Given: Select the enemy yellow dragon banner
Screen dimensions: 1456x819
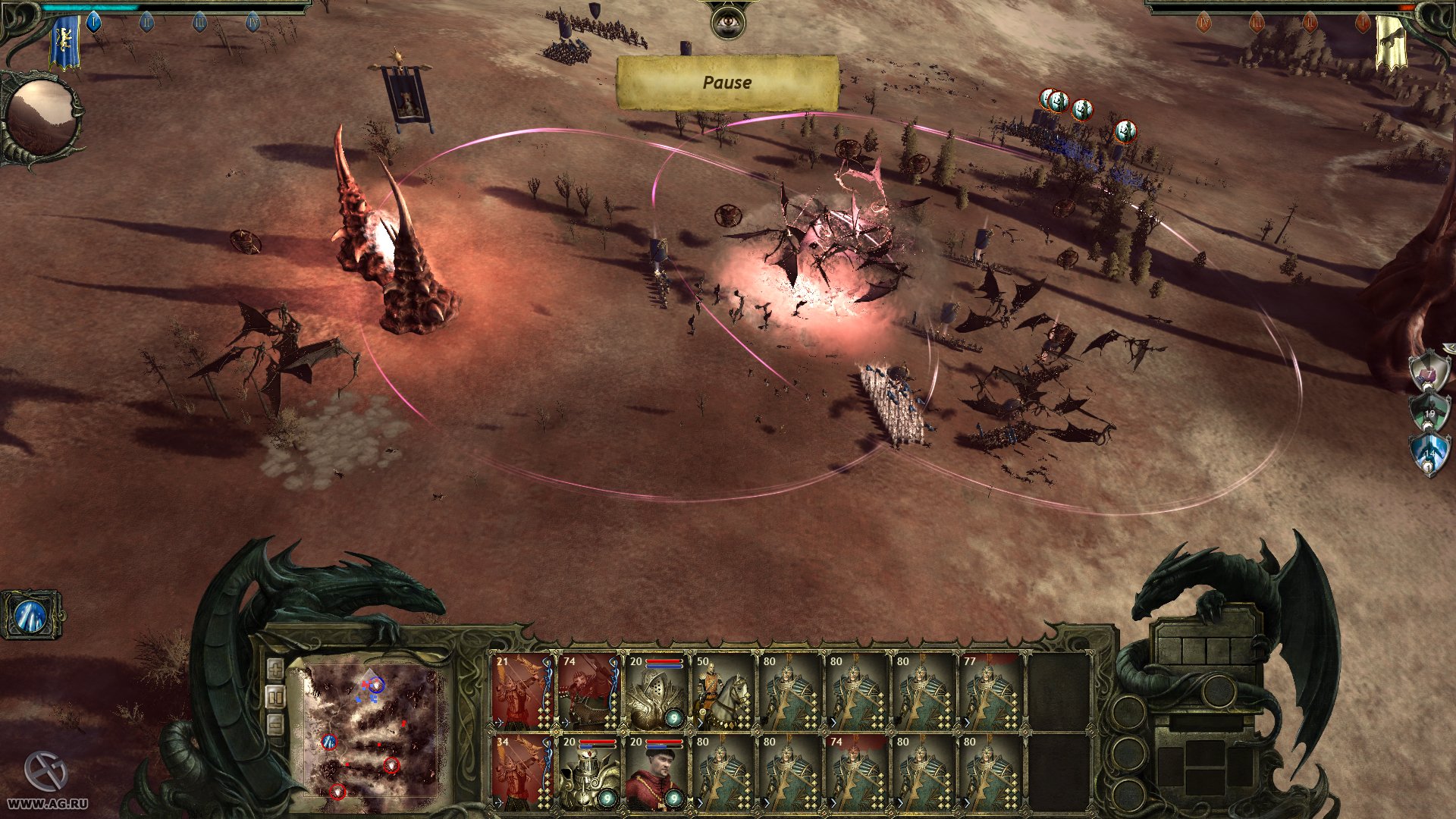Looking at the screenshot, I should [x=1391, y=42].
